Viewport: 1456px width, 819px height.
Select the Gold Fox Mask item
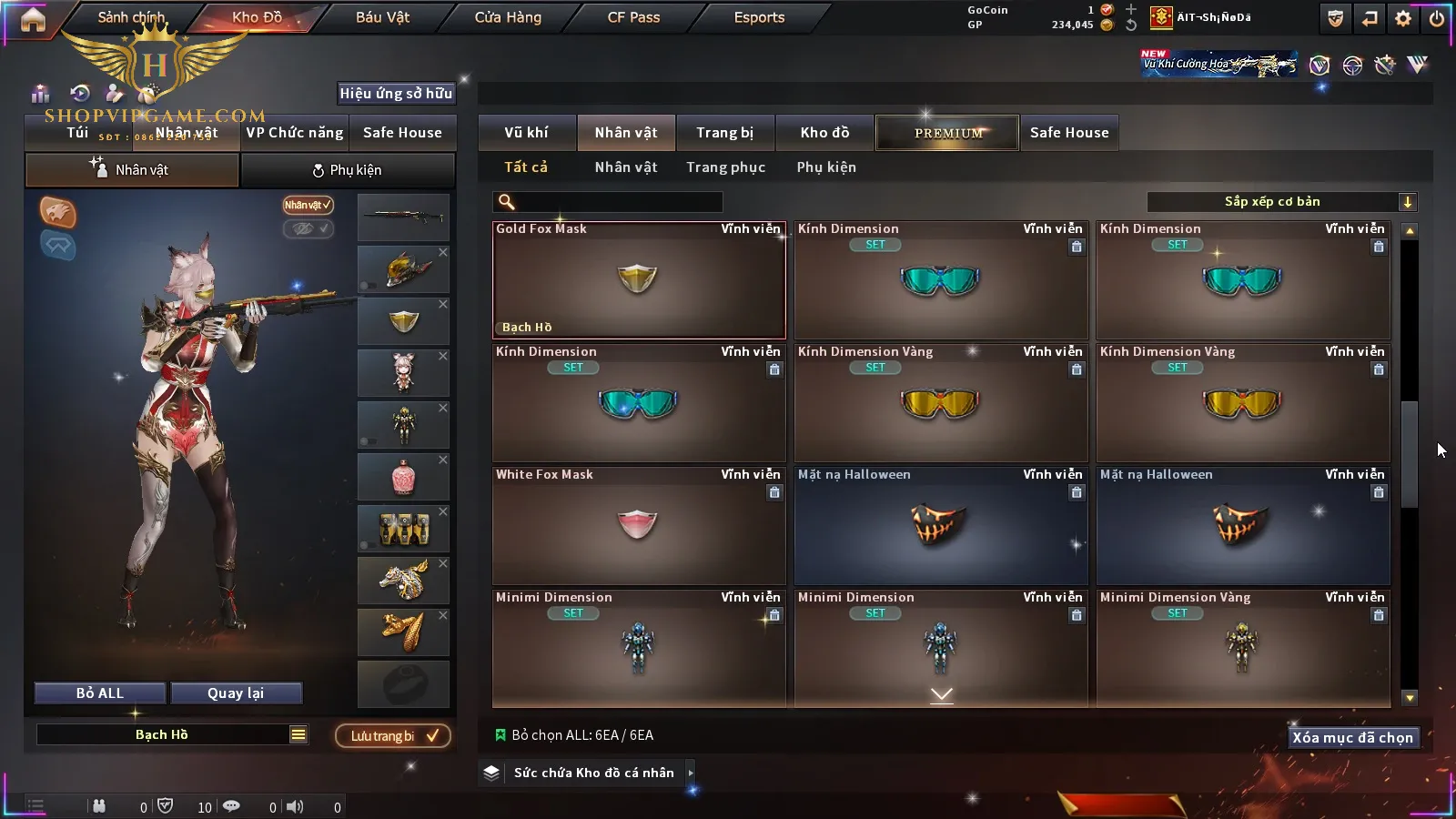coord(638,280)
